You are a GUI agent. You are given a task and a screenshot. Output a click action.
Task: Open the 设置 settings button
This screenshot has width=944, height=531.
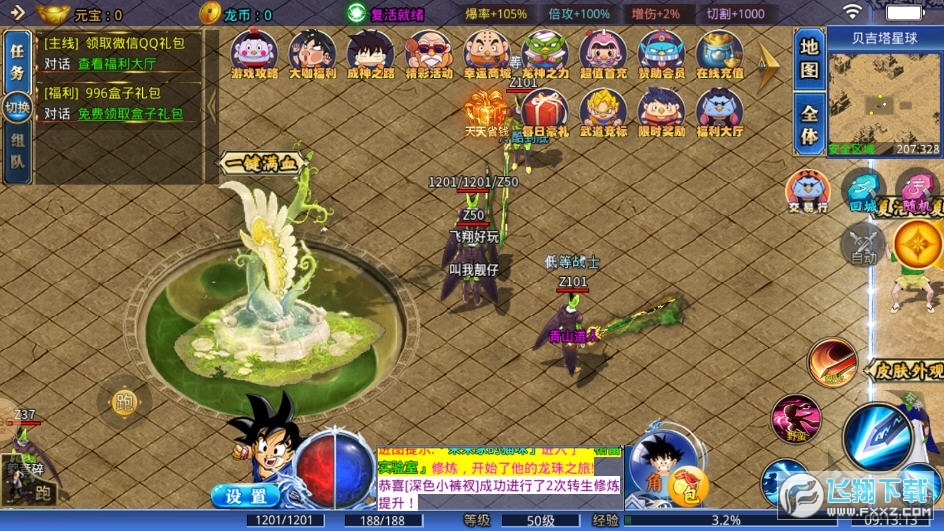[246, 496]
